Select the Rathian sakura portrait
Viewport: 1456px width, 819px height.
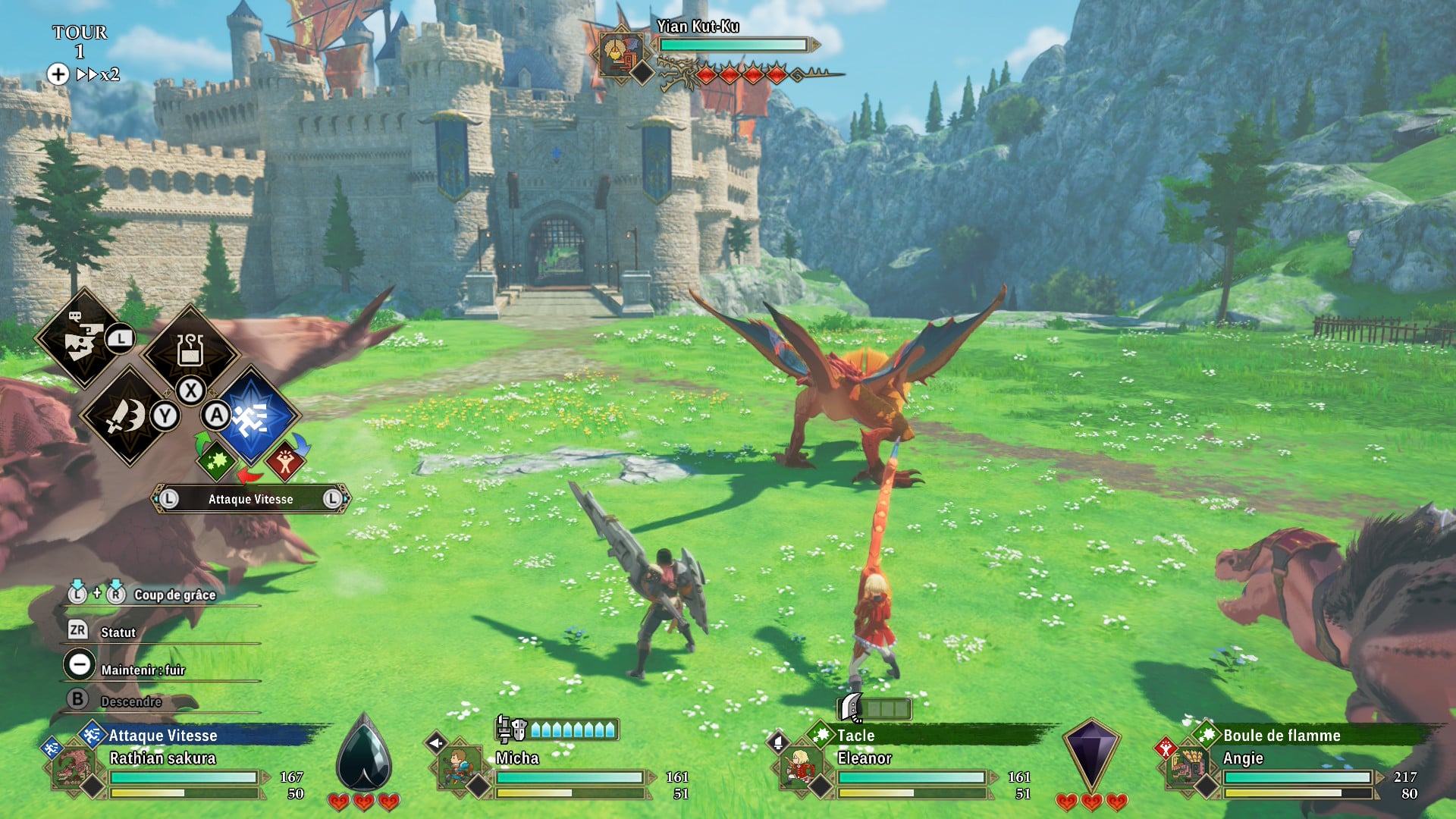pos(74,767)
